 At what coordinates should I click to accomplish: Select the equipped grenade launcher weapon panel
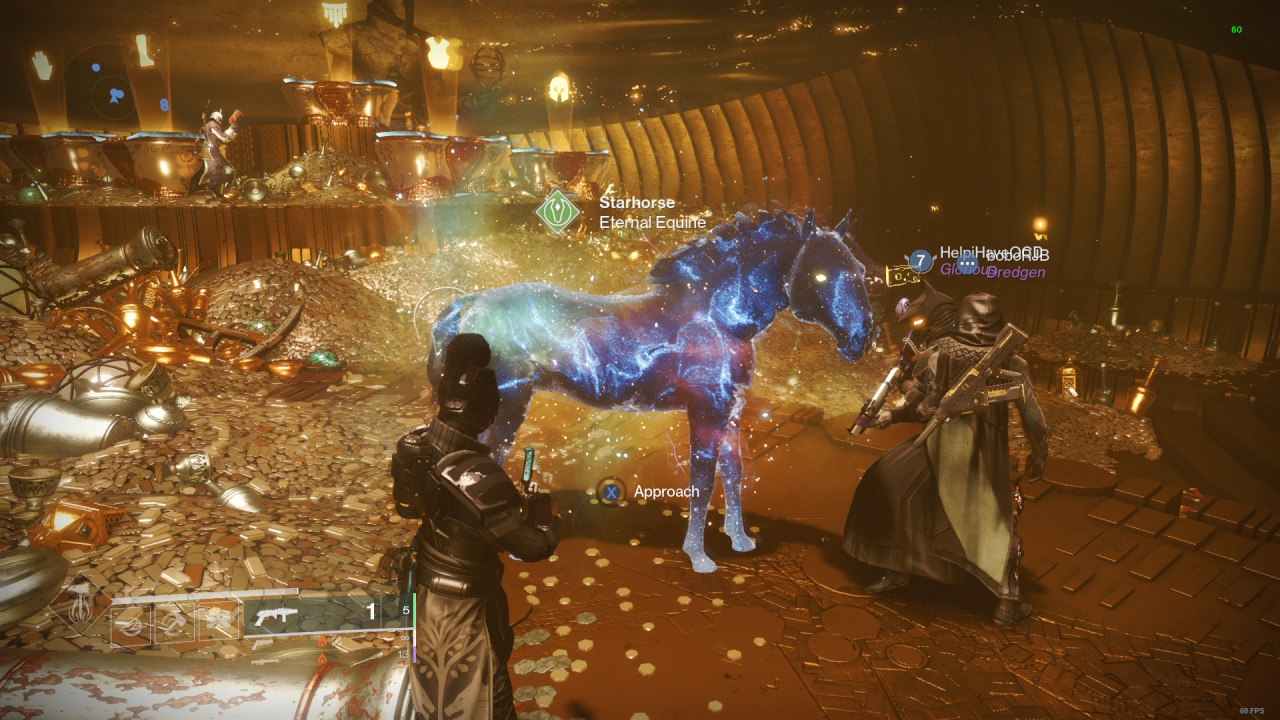[x=319, y=615]
